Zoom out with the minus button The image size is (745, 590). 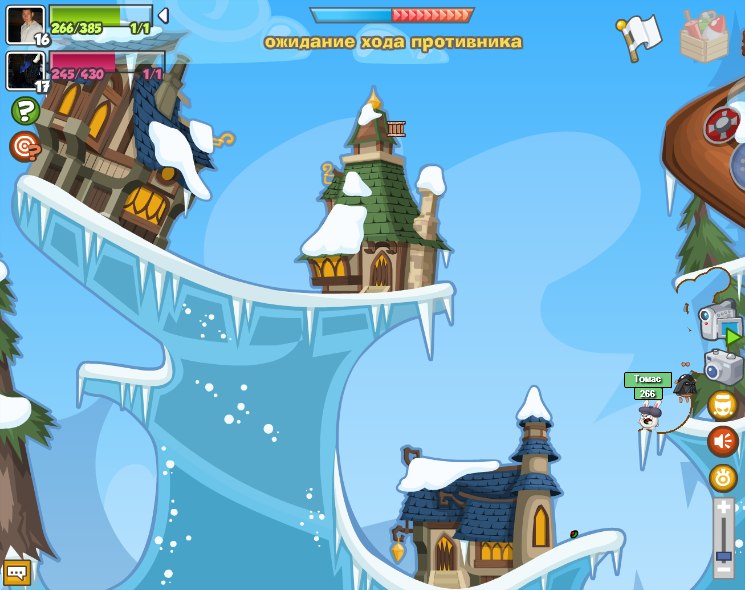[723, 570]
